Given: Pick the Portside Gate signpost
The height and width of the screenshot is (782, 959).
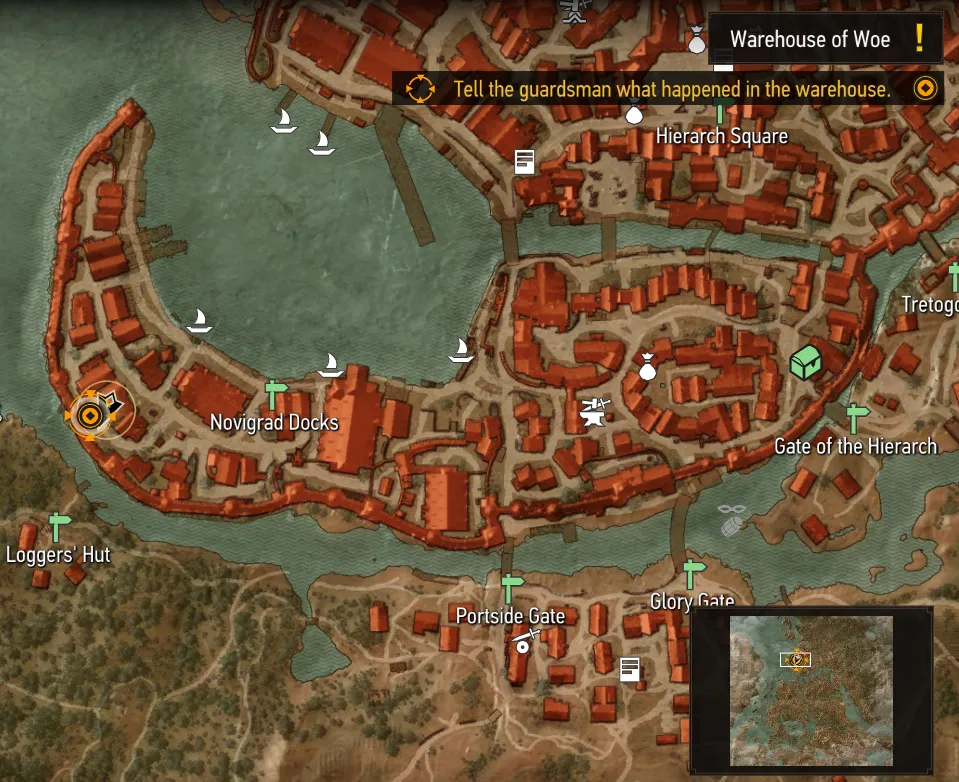Looking at the screenshot, I should [512, 587].
